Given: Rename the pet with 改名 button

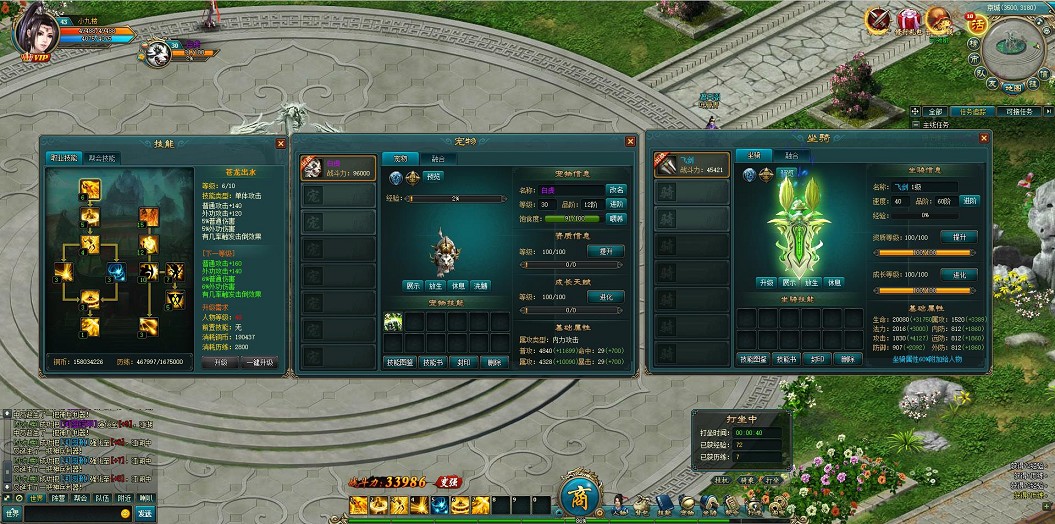Looking at the screenshot, I should pos(616,189).
